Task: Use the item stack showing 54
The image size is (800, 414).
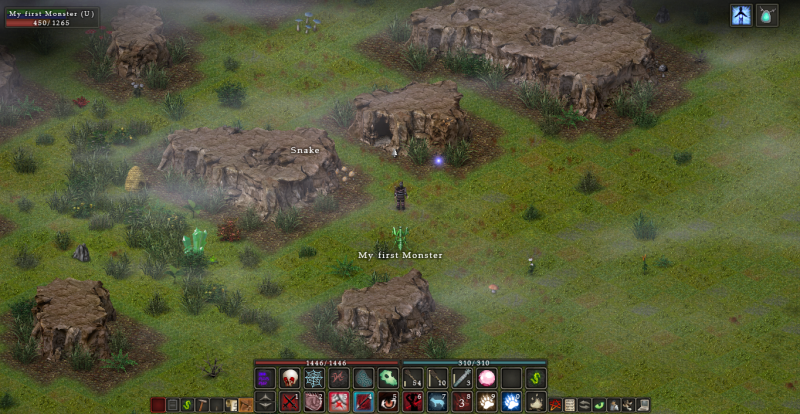Action: coord(413,379)
